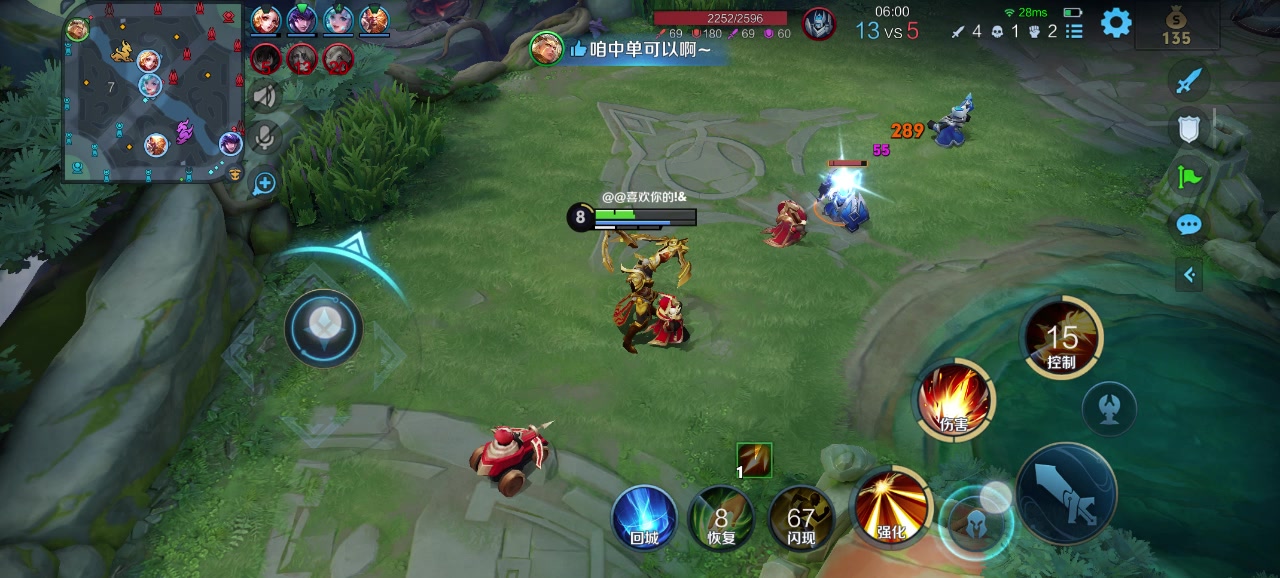The height and width of the screenshot is (578, 1280).
Task: Open settings with the blue gear icon
Action: click(1116, 23)
